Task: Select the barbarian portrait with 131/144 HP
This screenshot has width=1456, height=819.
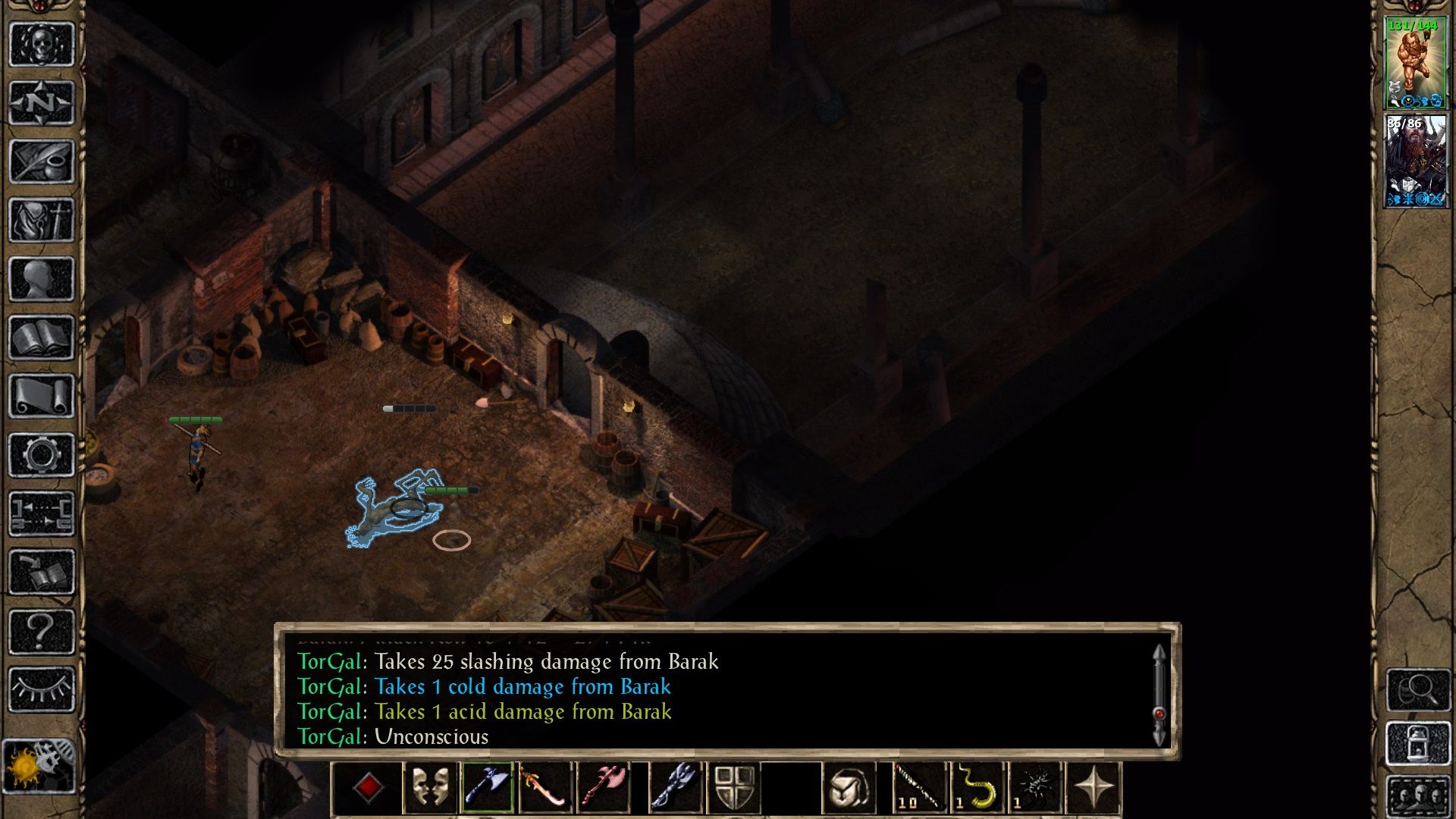Action: (1415, 64)
